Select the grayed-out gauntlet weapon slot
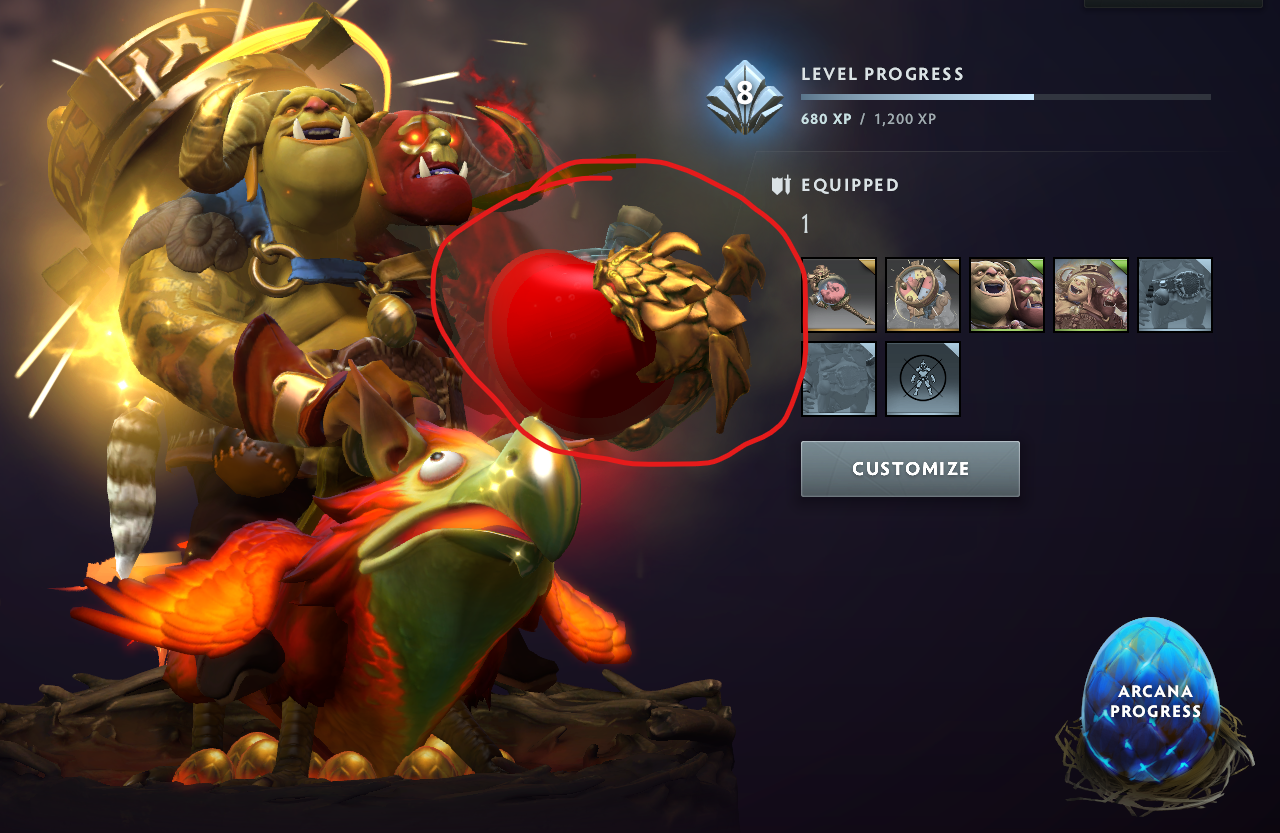Viewport: 1280px width, 833px height. (x=1174, y=295)
